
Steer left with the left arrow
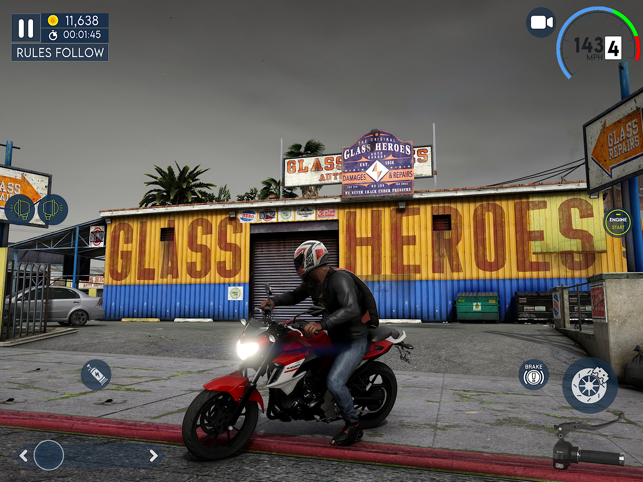[23, 456]
